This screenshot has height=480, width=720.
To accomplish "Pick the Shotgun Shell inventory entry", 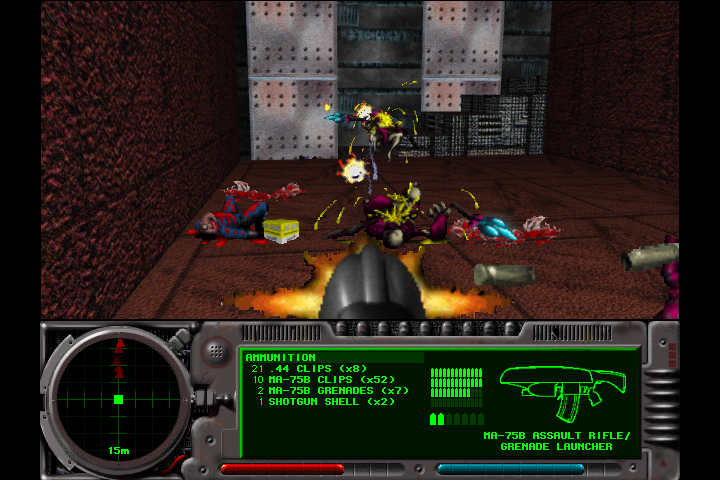I will [x=317, y=402].
